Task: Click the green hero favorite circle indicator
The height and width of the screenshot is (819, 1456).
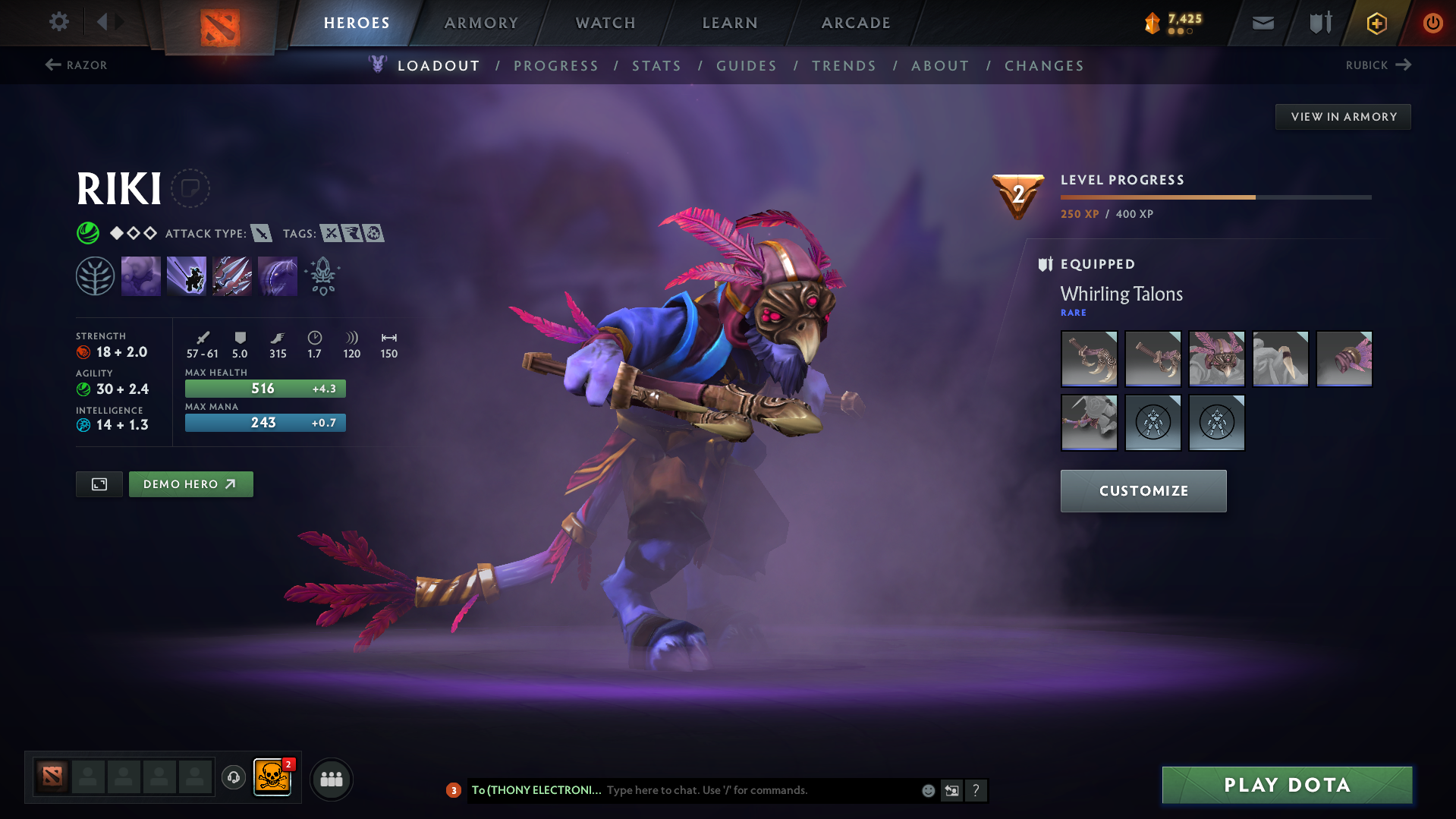Action: click(x=88, y=233)
